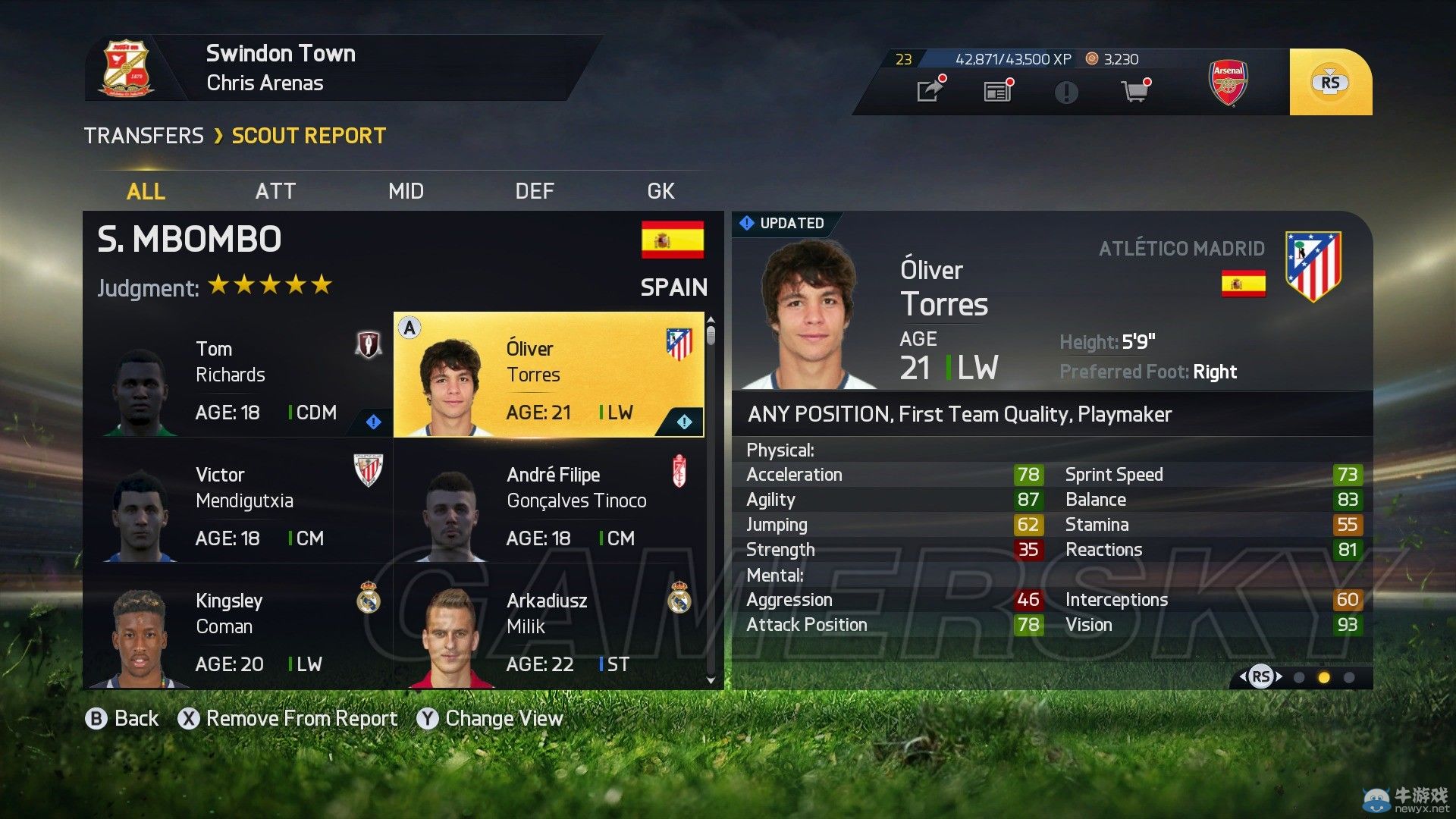Expand the TRANSFERS breadcrumb menu

click(x=143, y=135)
